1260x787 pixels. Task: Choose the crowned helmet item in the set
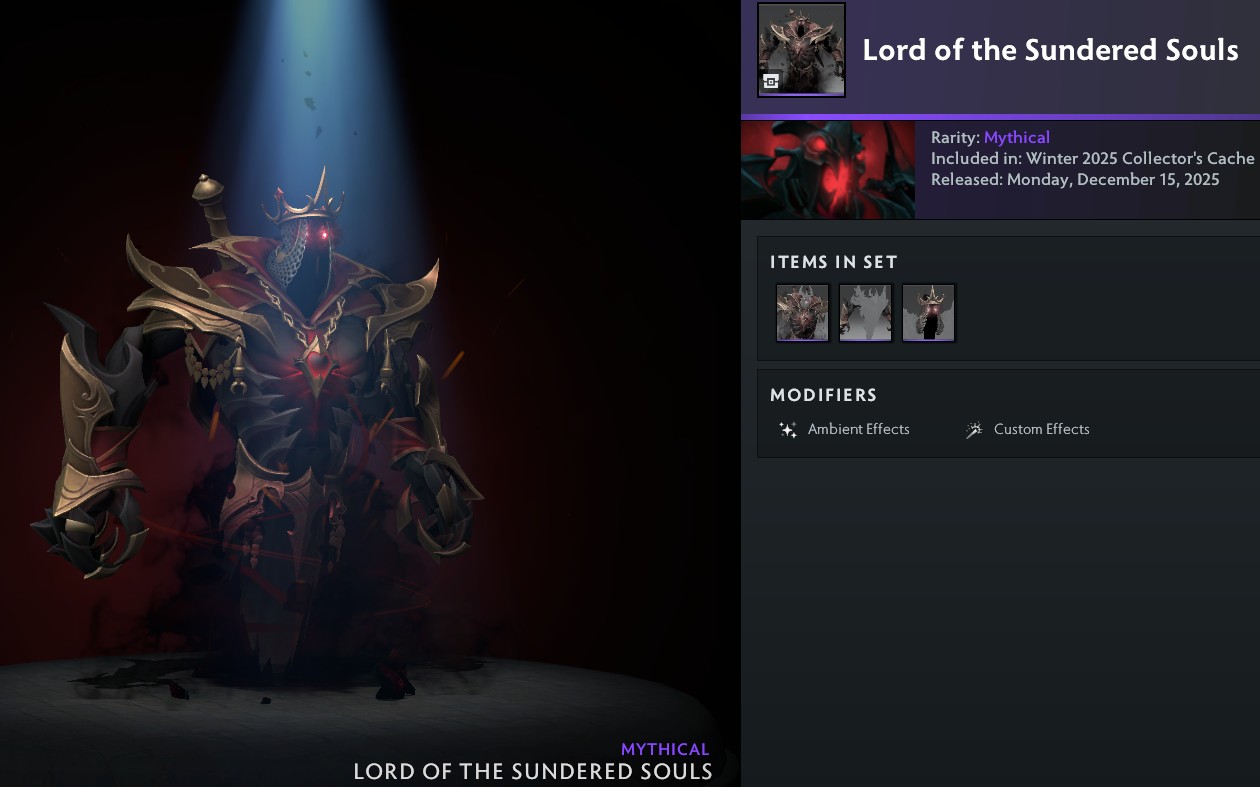[928, 313]
